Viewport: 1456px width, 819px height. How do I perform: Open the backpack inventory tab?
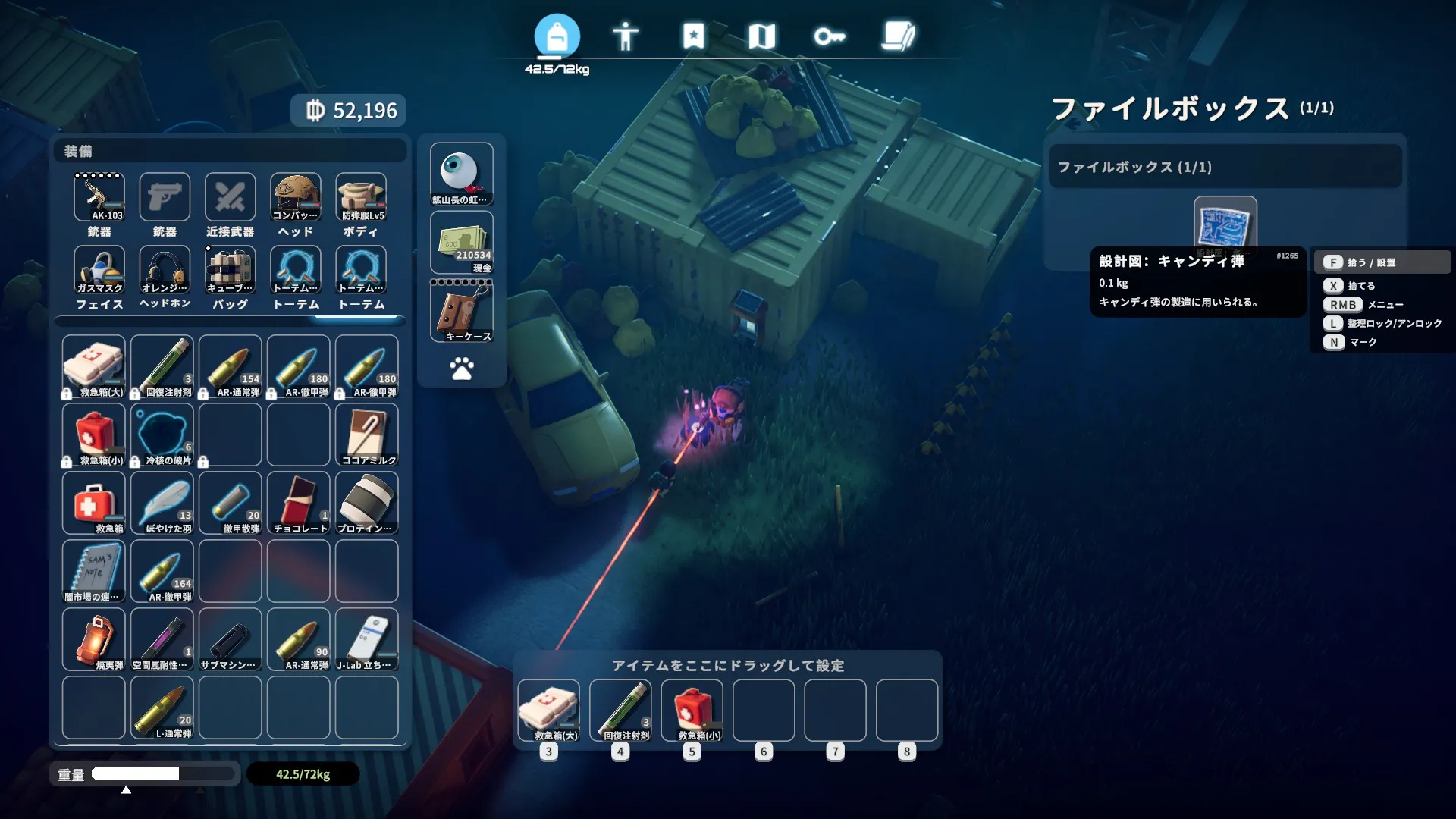[x=557, y=36]
